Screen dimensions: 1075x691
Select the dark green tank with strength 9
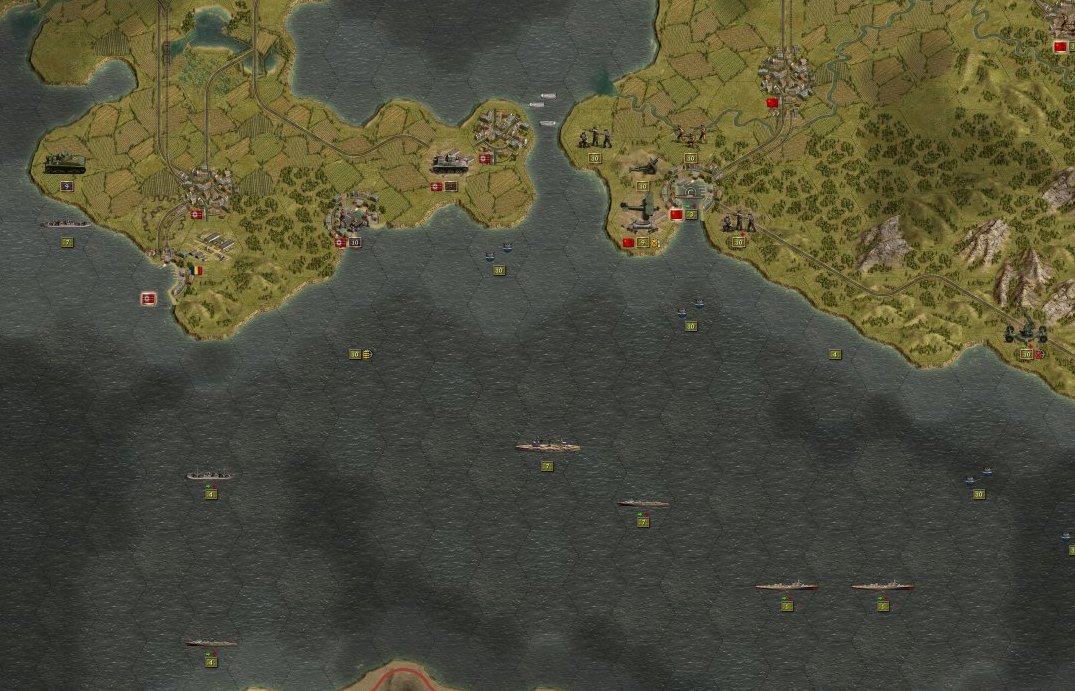(65, 163)
